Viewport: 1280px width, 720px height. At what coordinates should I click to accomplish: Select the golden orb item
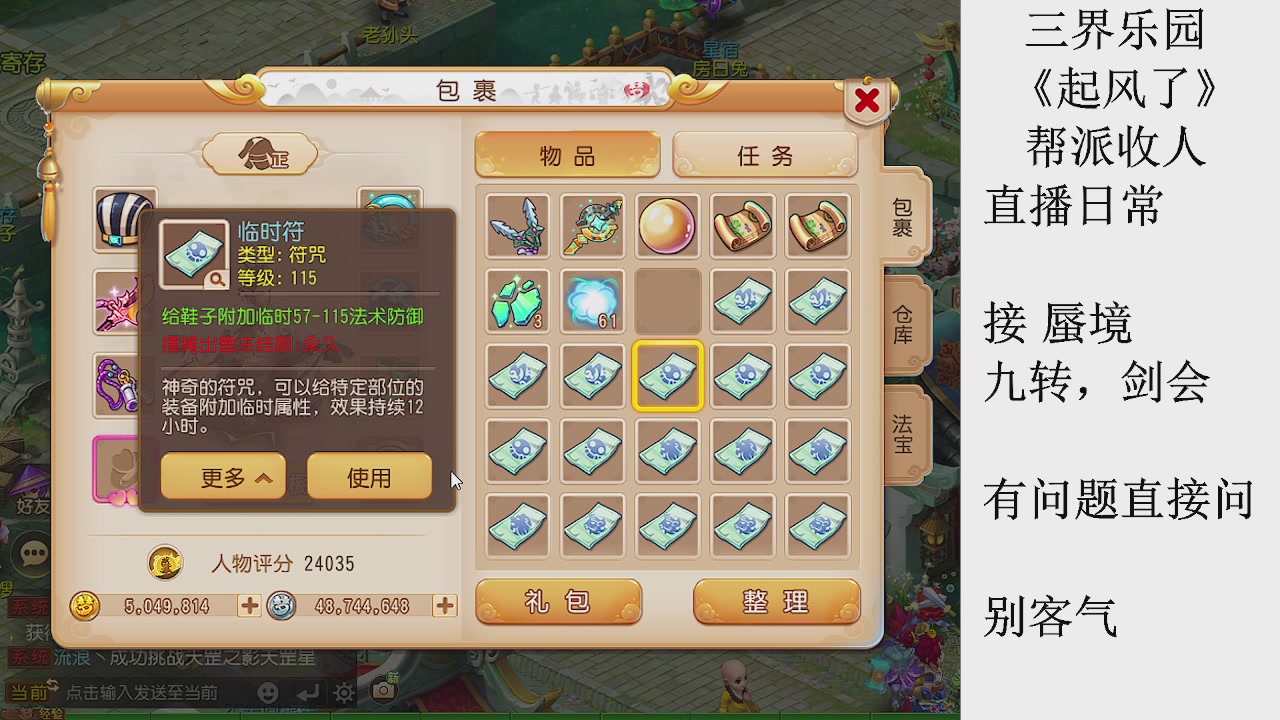(667, 227)
